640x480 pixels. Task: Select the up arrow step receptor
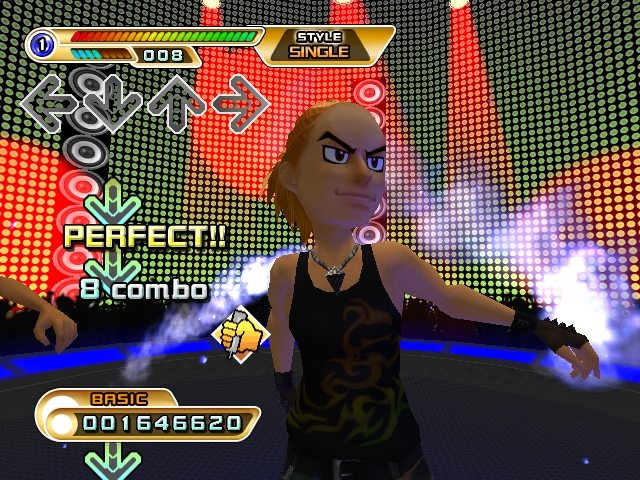pos(176,100)
